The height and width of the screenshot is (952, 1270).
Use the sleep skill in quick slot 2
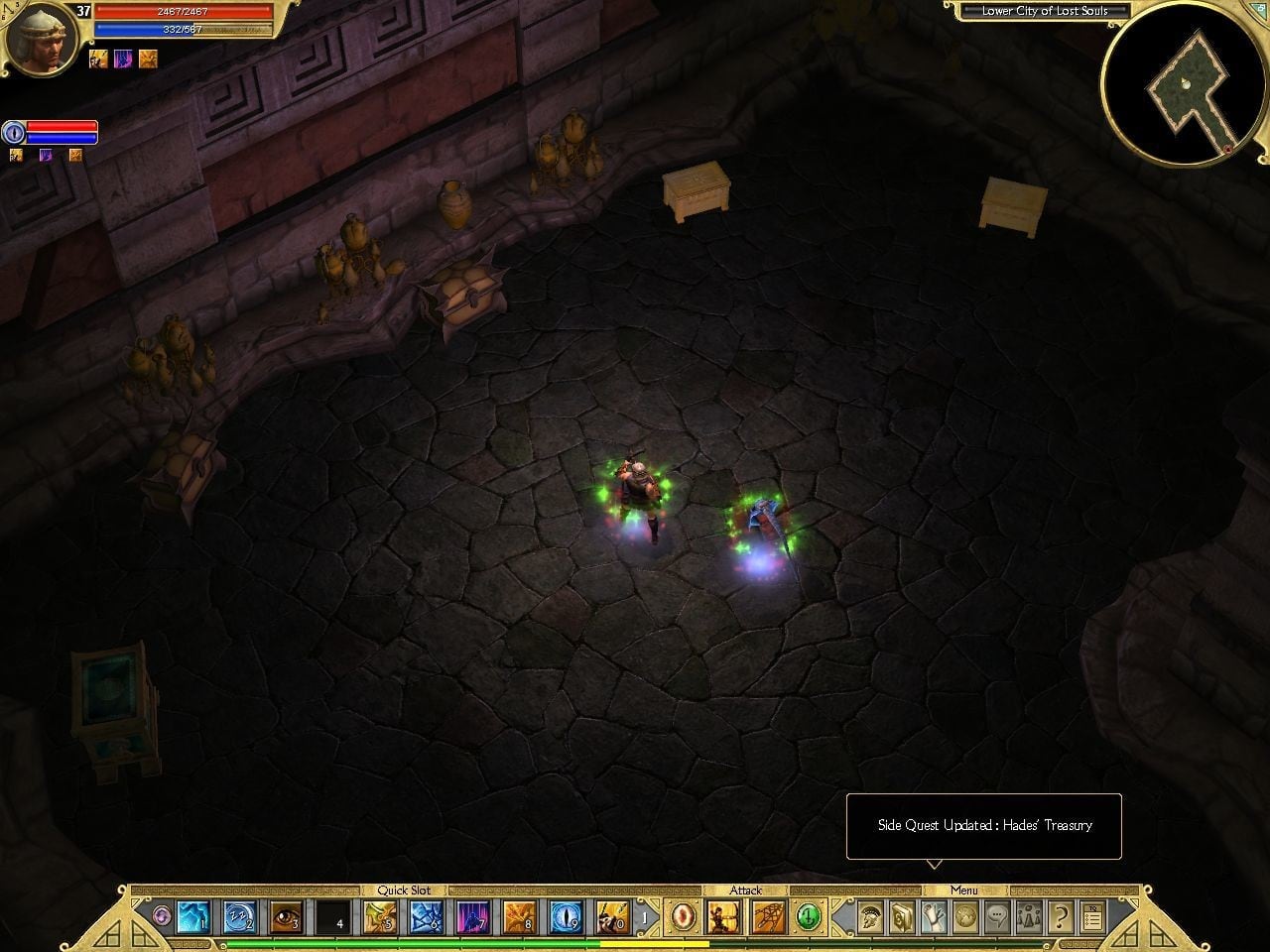(239, 917)
